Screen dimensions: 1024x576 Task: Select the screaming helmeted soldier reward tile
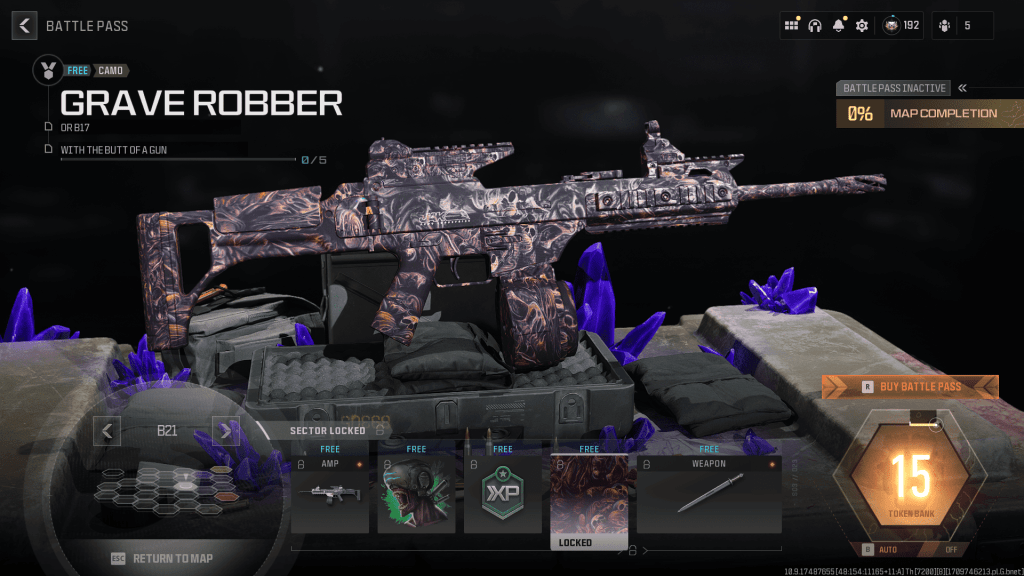[416, 494]
